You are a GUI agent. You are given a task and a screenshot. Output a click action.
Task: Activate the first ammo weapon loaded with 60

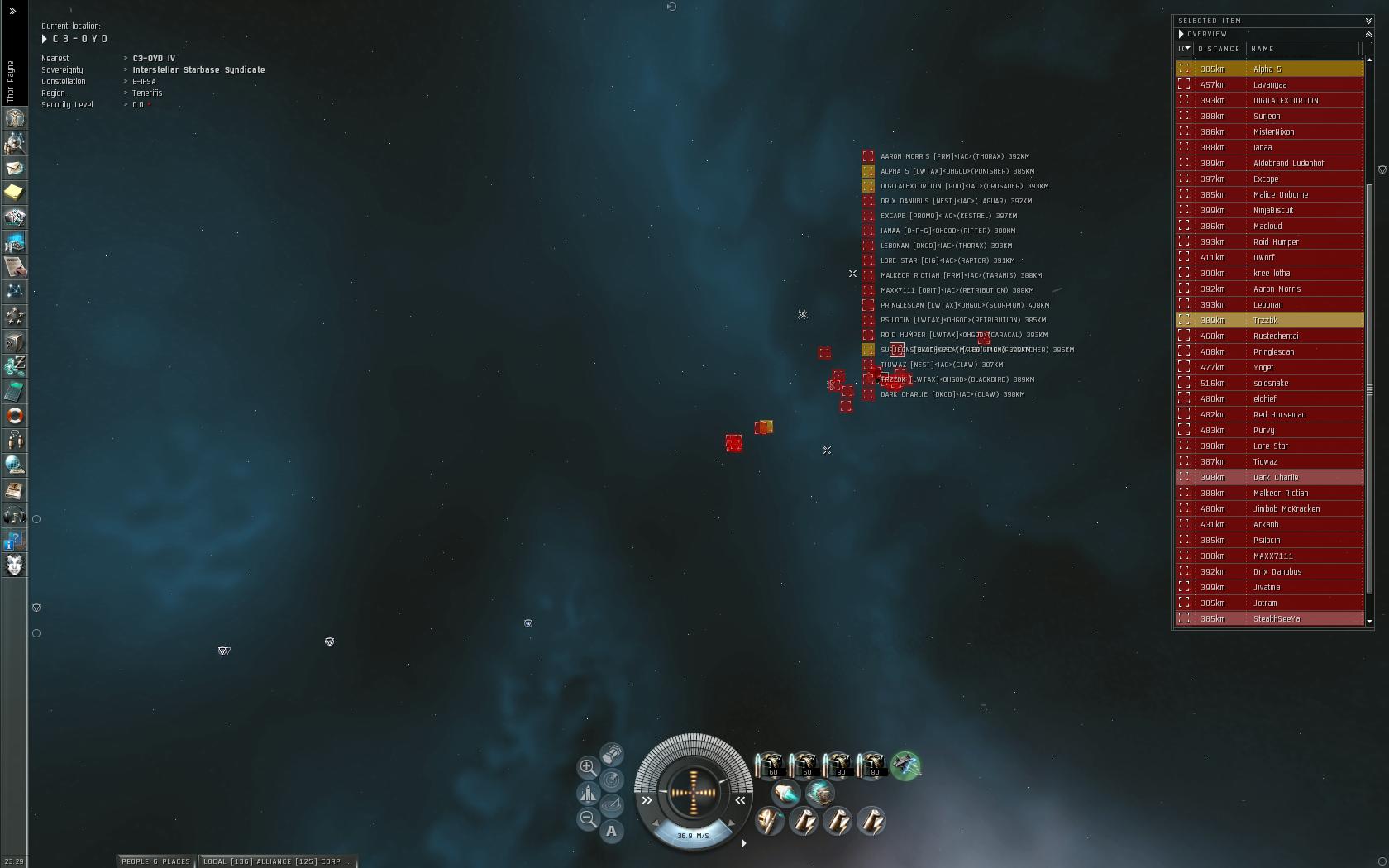[x=770, y=765]
